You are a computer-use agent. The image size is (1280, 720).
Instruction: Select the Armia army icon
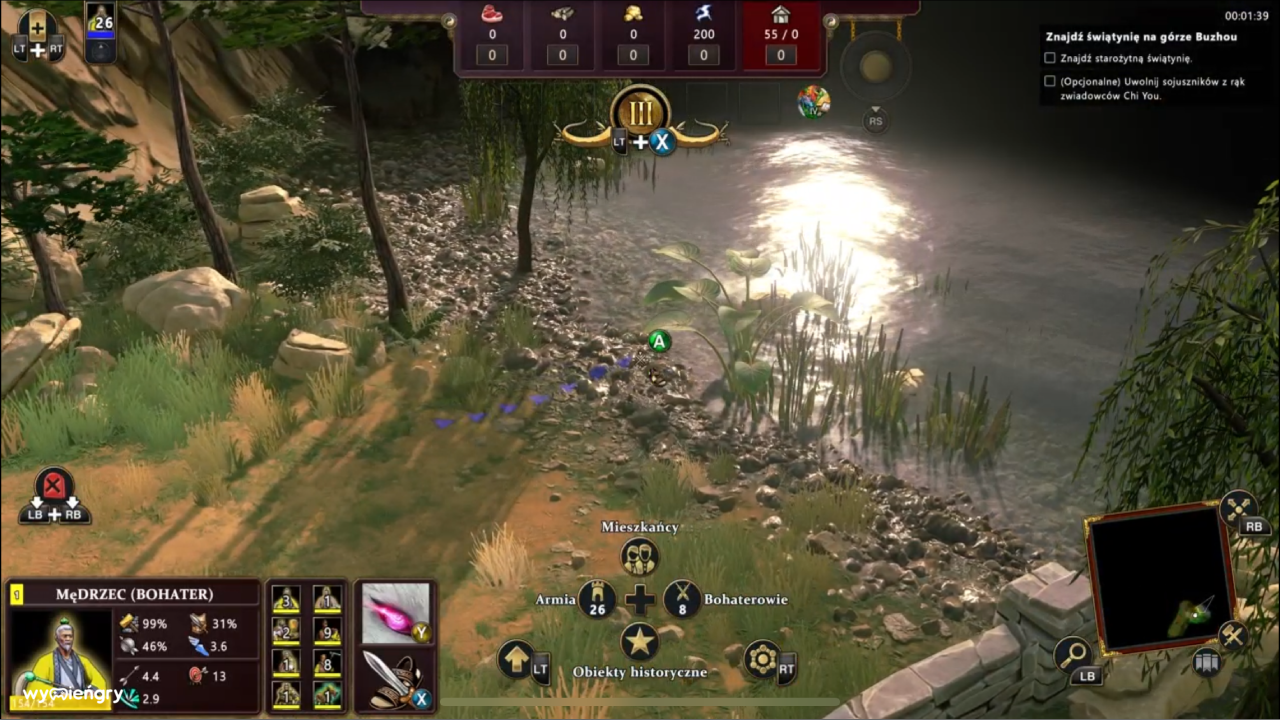tap(597, 599)
